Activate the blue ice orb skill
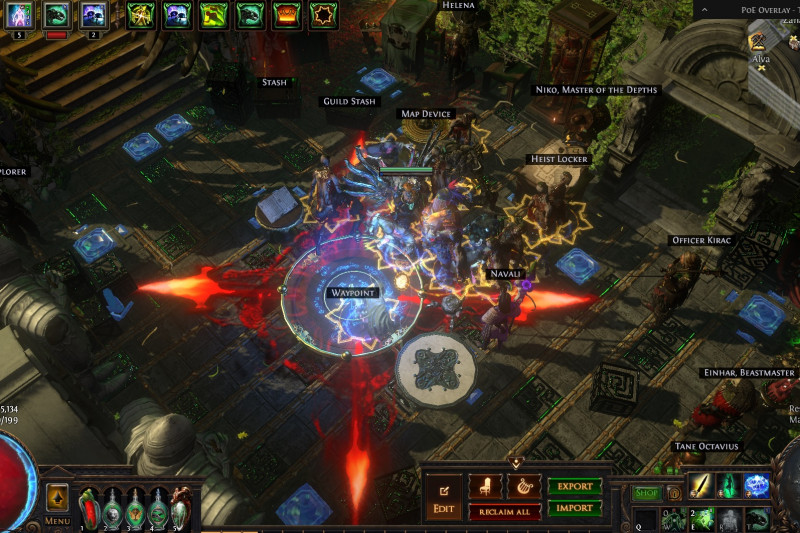 point(757,485)
